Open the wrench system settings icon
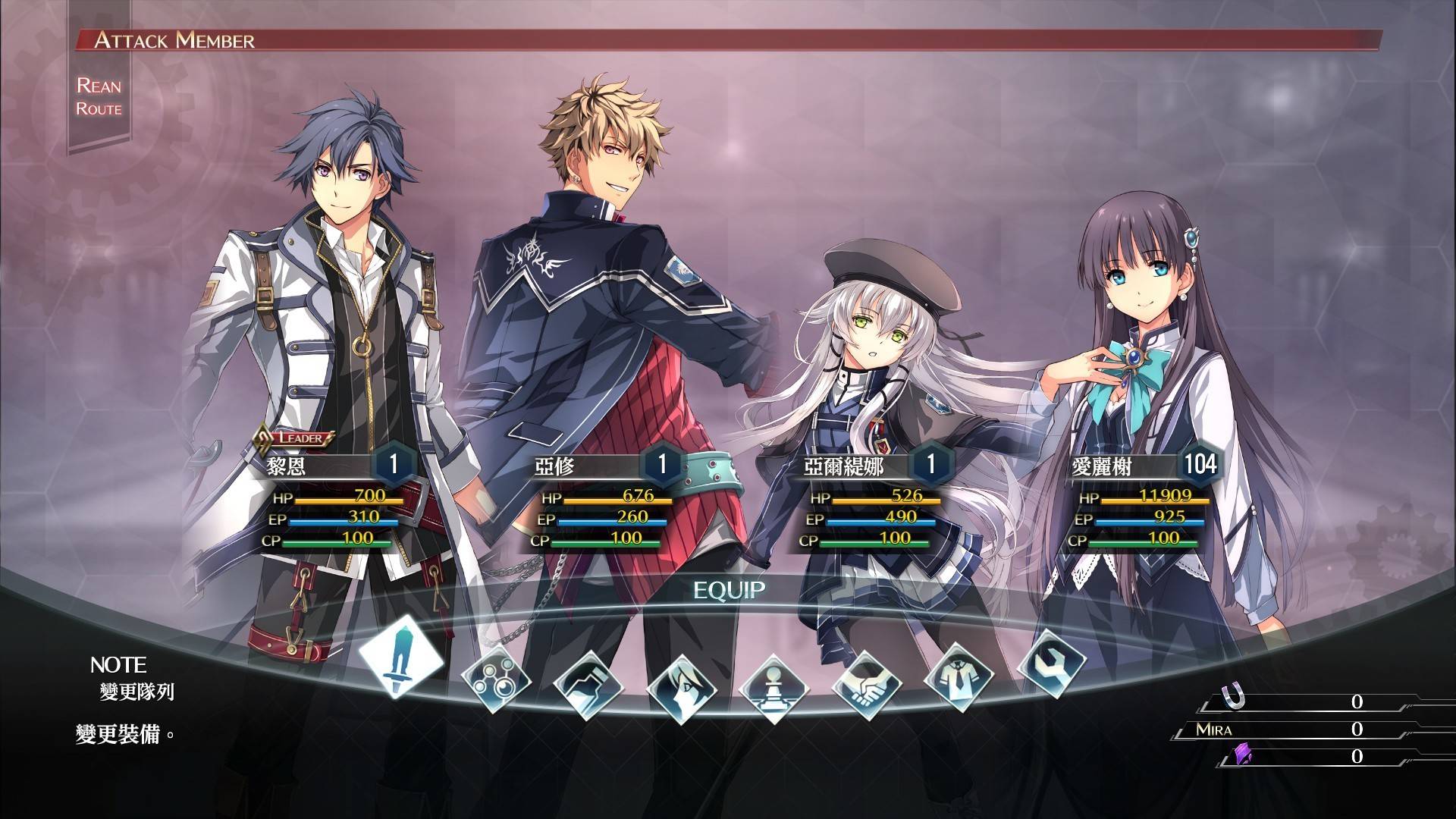1456x819 pixels. pos(1051,663)
